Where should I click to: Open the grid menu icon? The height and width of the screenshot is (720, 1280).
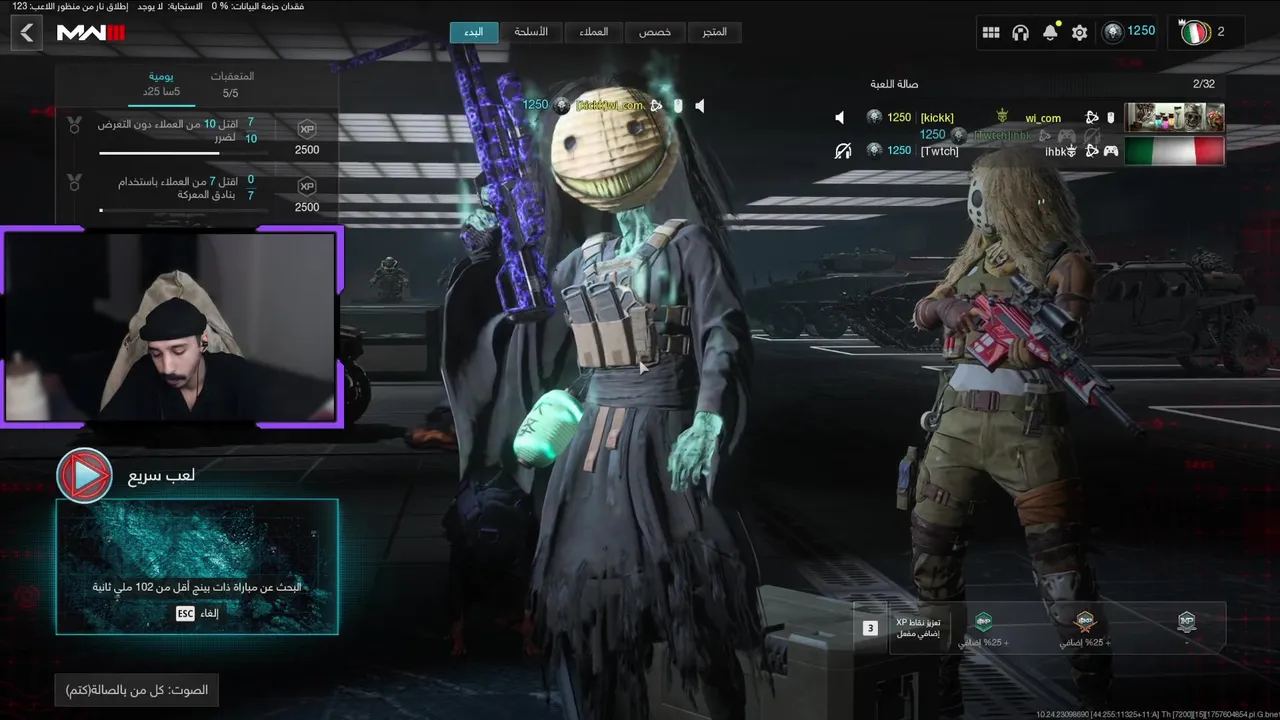tap(991, 33)
